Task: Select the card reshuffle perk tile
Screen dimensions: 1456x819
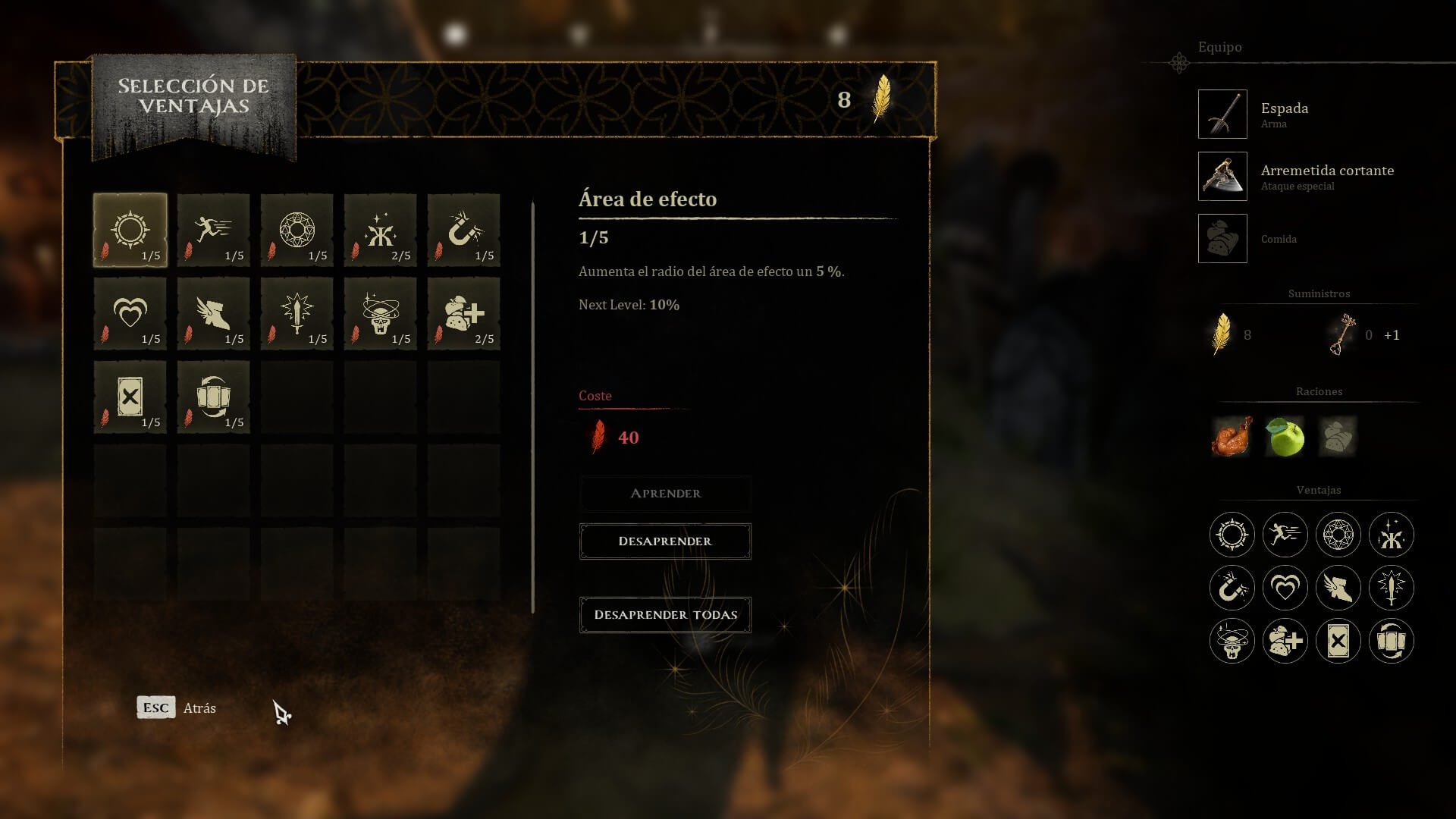Action: coord(214,397)
